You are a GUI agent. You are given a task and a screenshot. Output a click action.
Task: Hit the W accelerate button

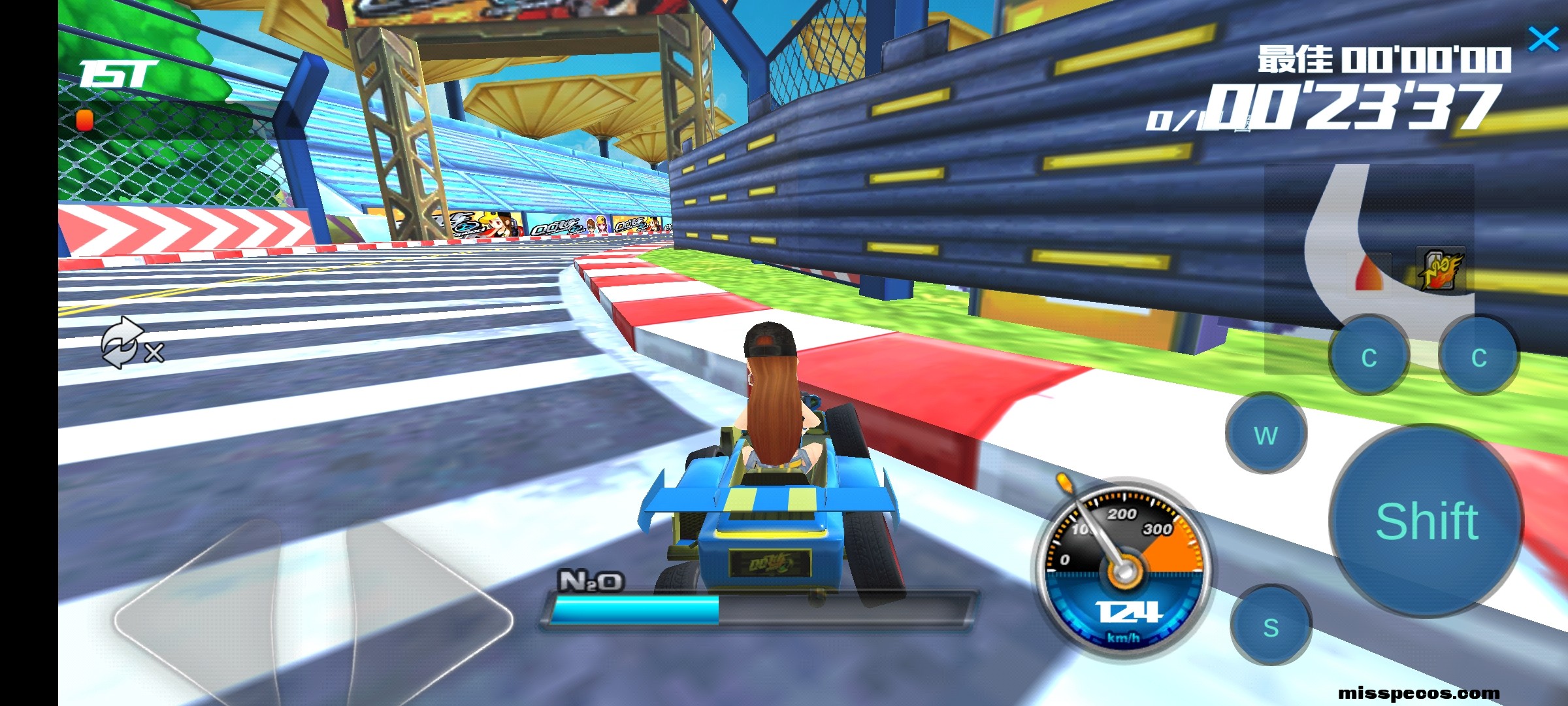[x=1266, y=434]
